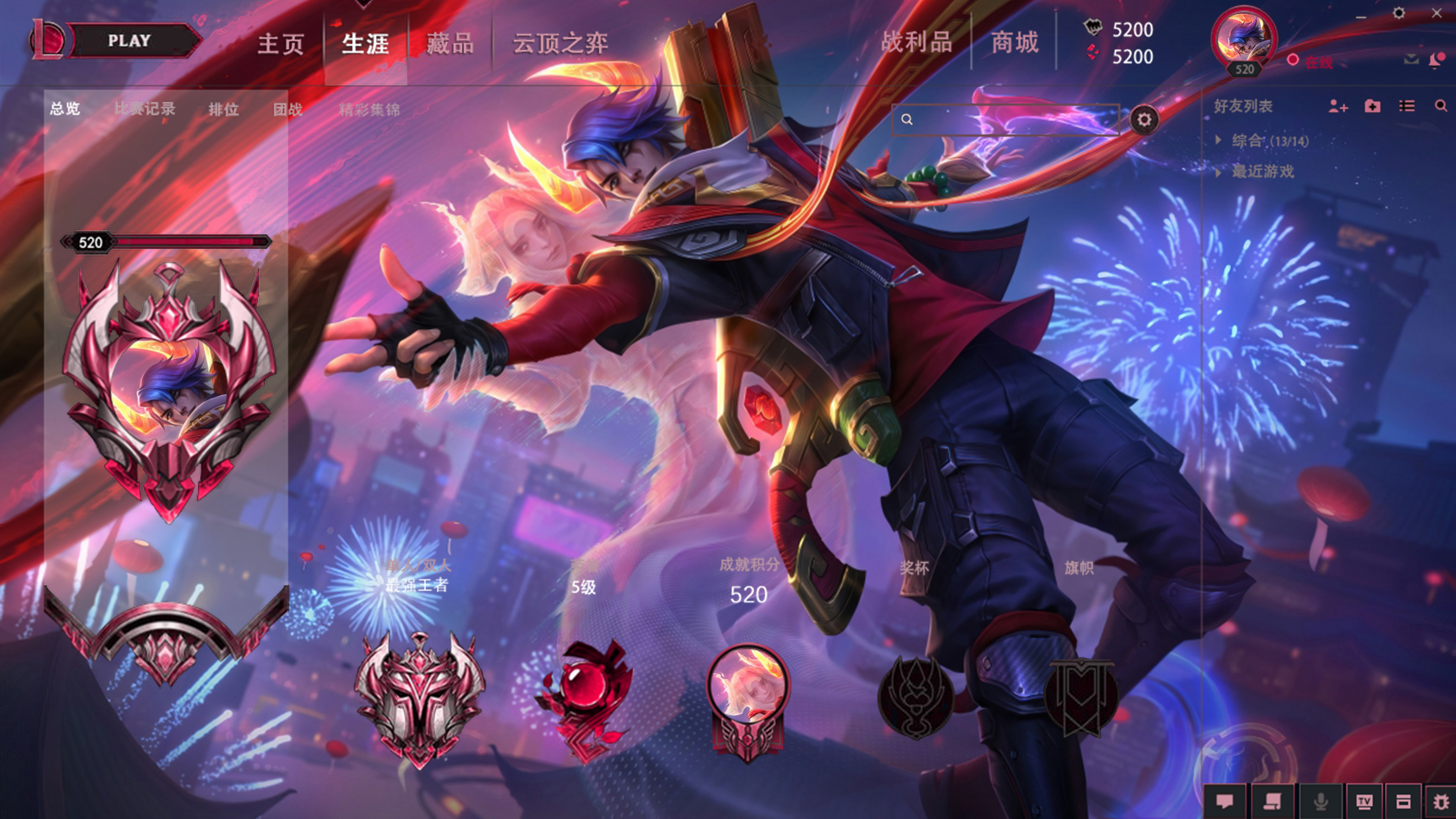
Task: Open the 团战 sub-tab
Action: (288, 109)
